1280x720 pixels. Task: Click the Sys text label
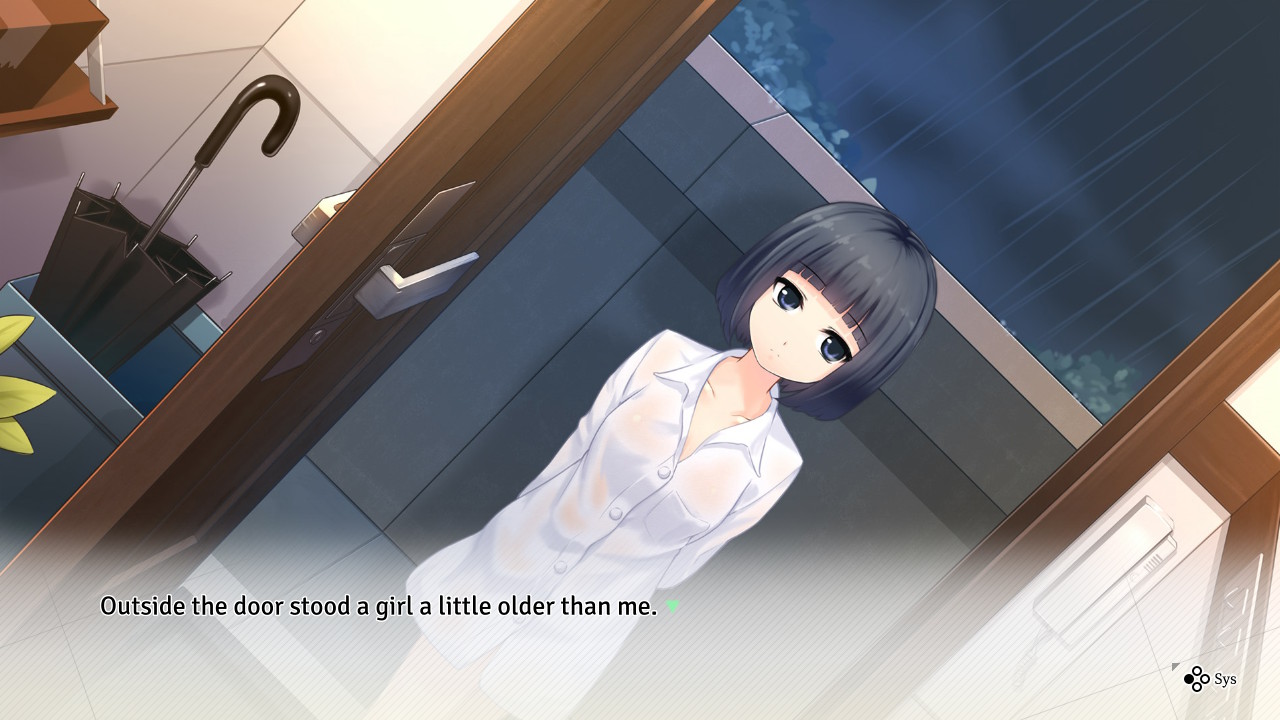coord(1225,679)
